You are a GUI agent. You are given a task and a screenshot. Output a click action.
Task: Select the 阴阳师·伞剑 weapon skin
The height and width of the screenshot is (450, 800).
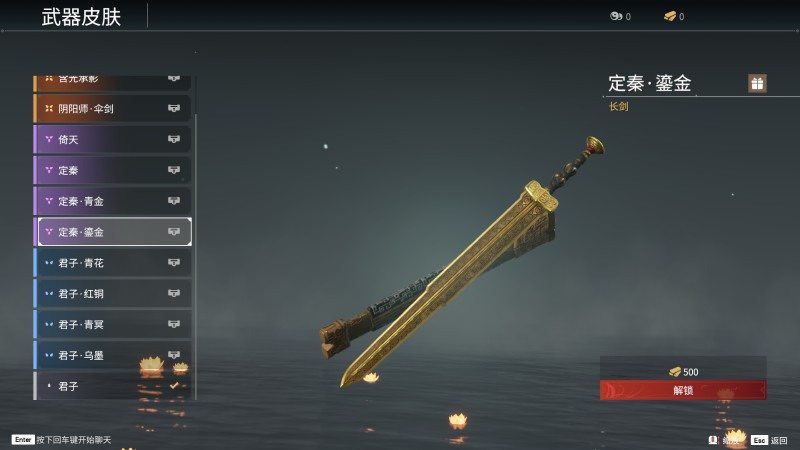pyautogui.click(x=112, y=108)
